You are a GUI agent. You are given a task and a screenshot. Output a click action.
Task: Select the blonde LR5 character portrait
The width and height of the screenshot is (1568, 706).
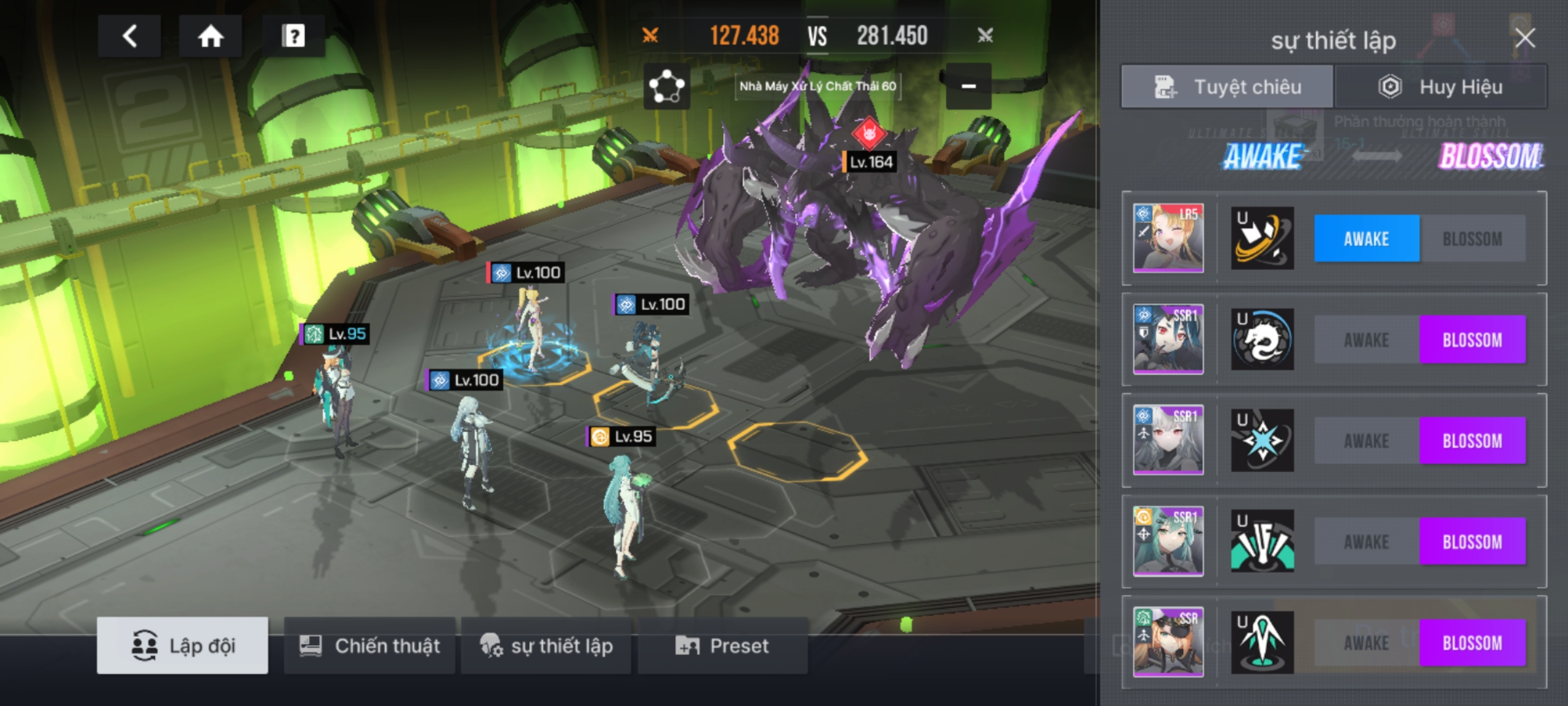[1168, 238]
